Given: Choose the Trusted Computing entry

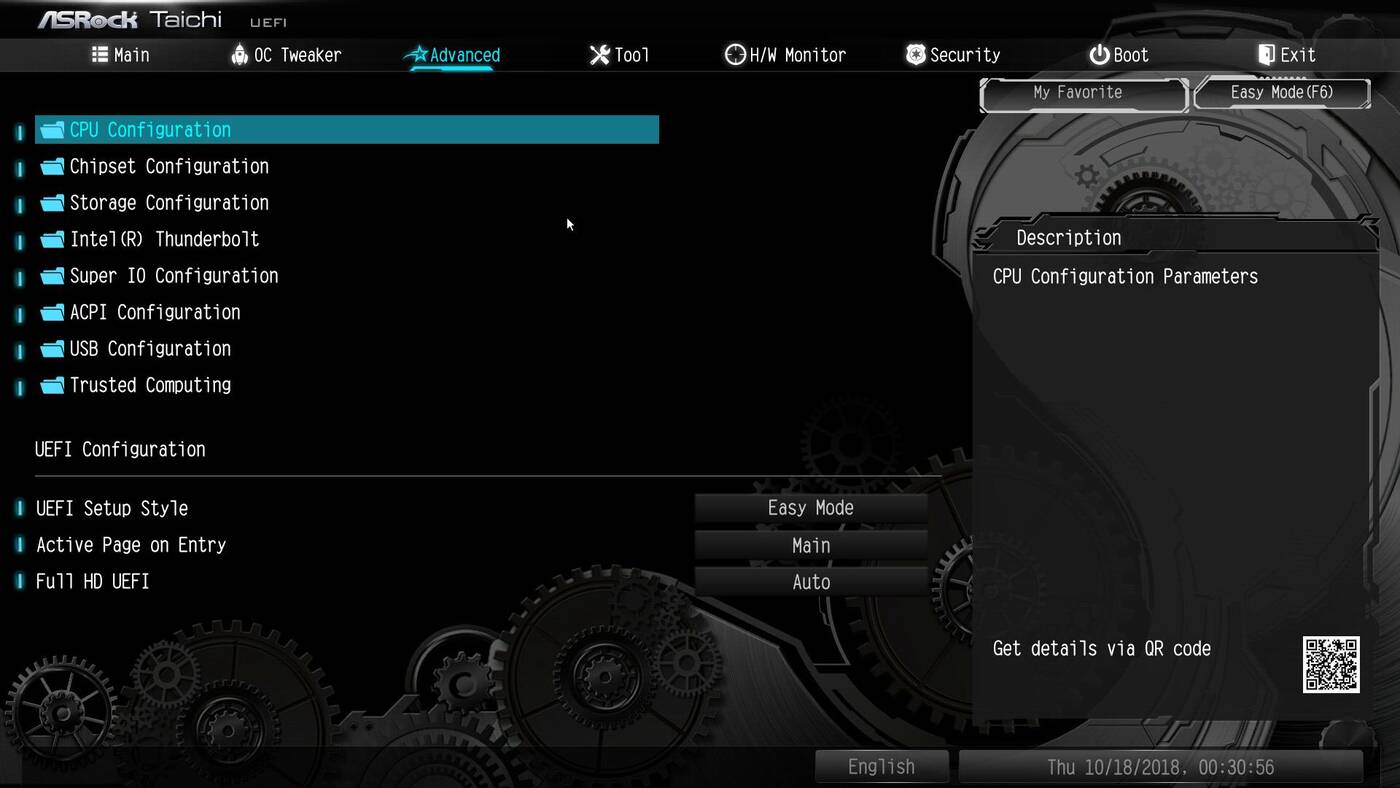Looking at the screenshot, I should click(x=150, y=385).
